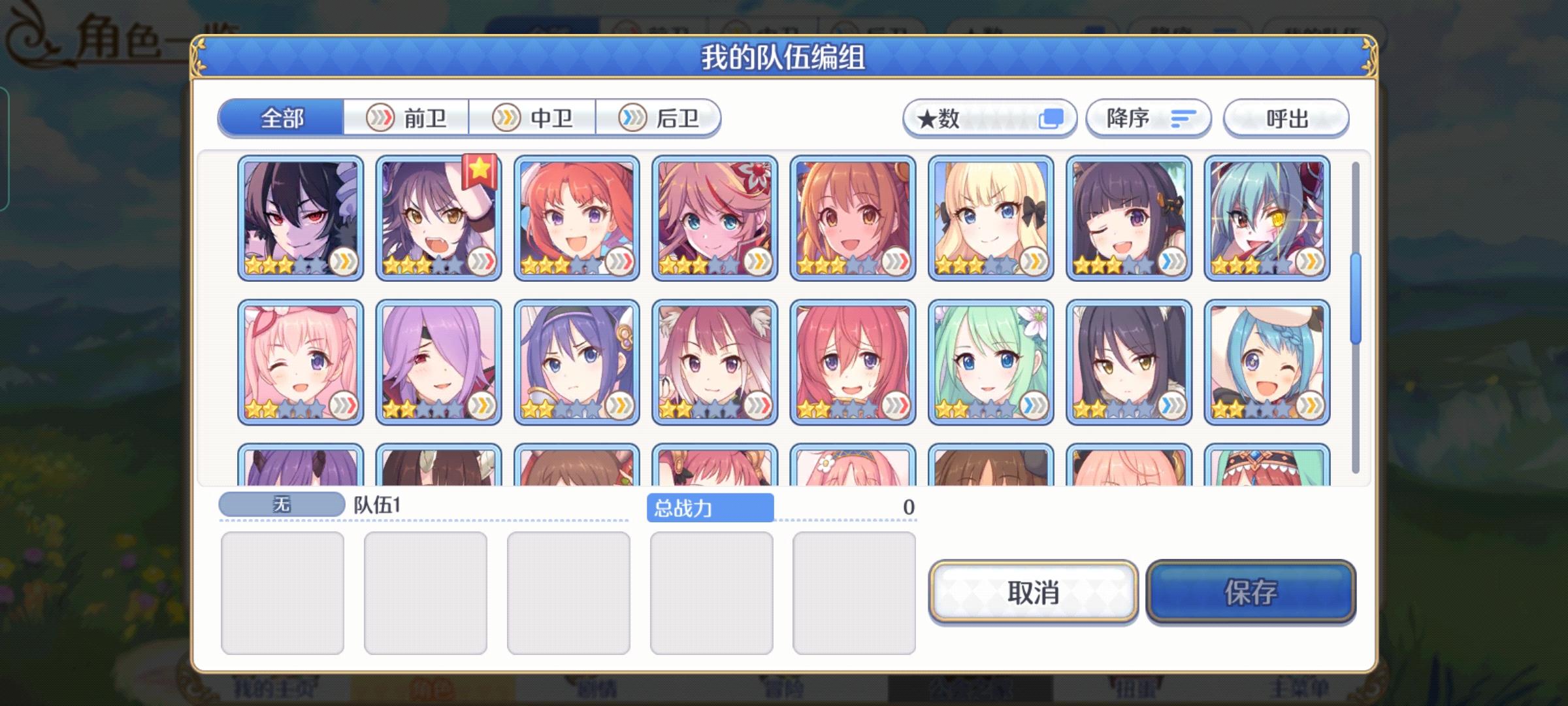This screenshot has width=1568, height=706.
Task: Toggle the 降序 descending sort order
Action: [1148, 118]
